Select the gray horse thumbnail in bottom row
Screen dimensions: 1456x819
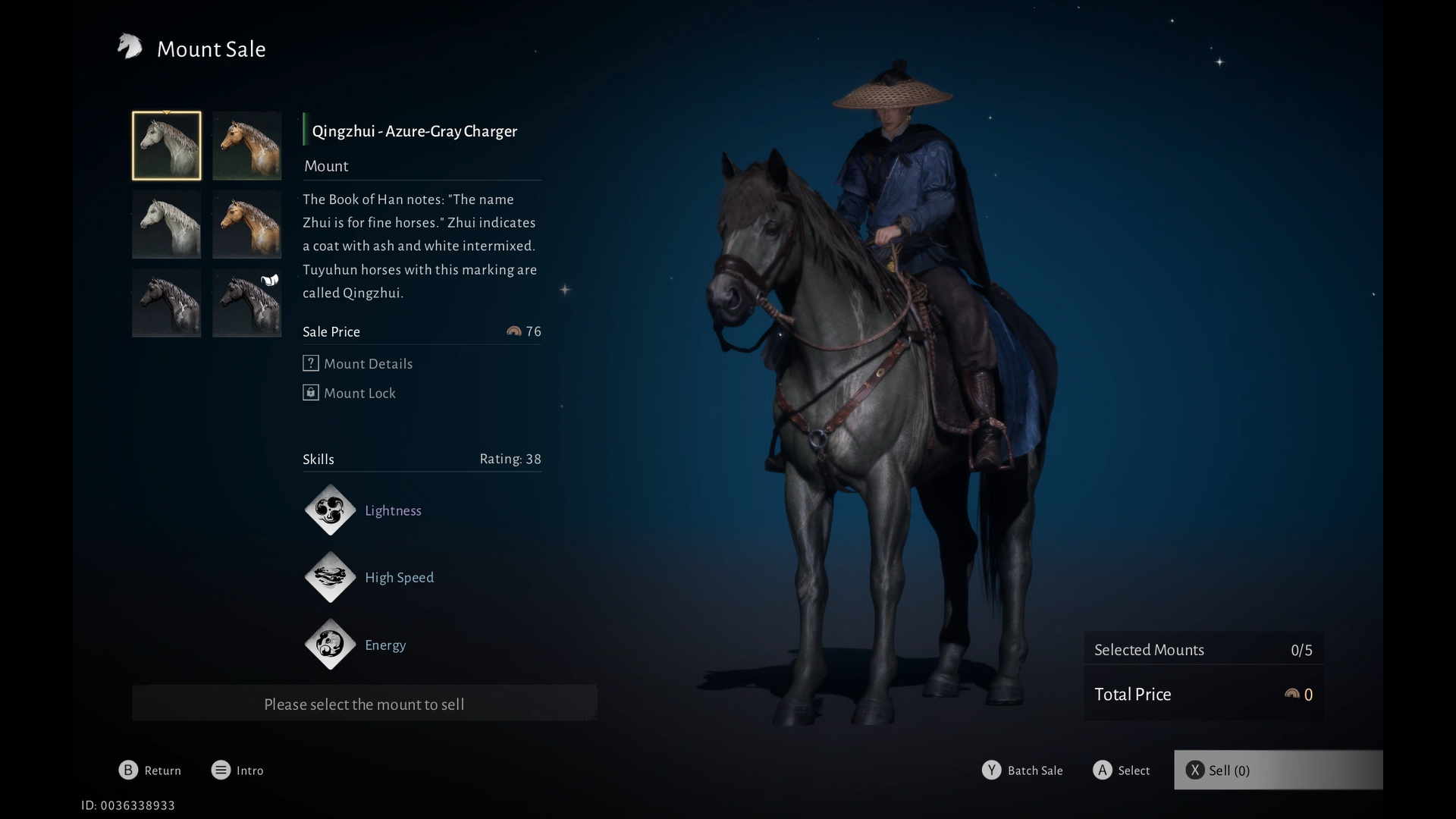[x=166, y=303]
